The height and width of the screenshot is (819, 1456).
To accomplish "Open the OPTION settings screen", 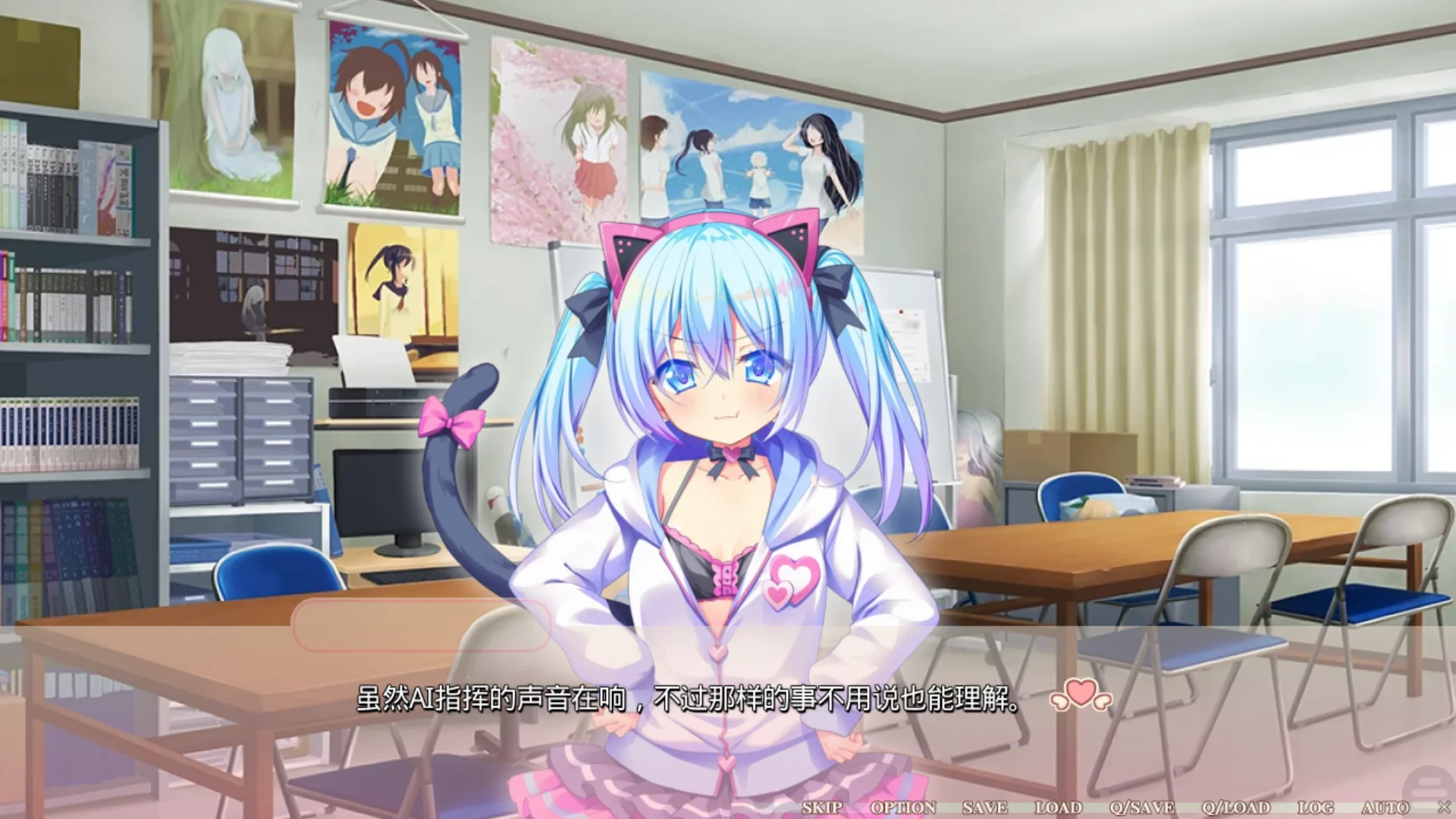I will [905, 808].
